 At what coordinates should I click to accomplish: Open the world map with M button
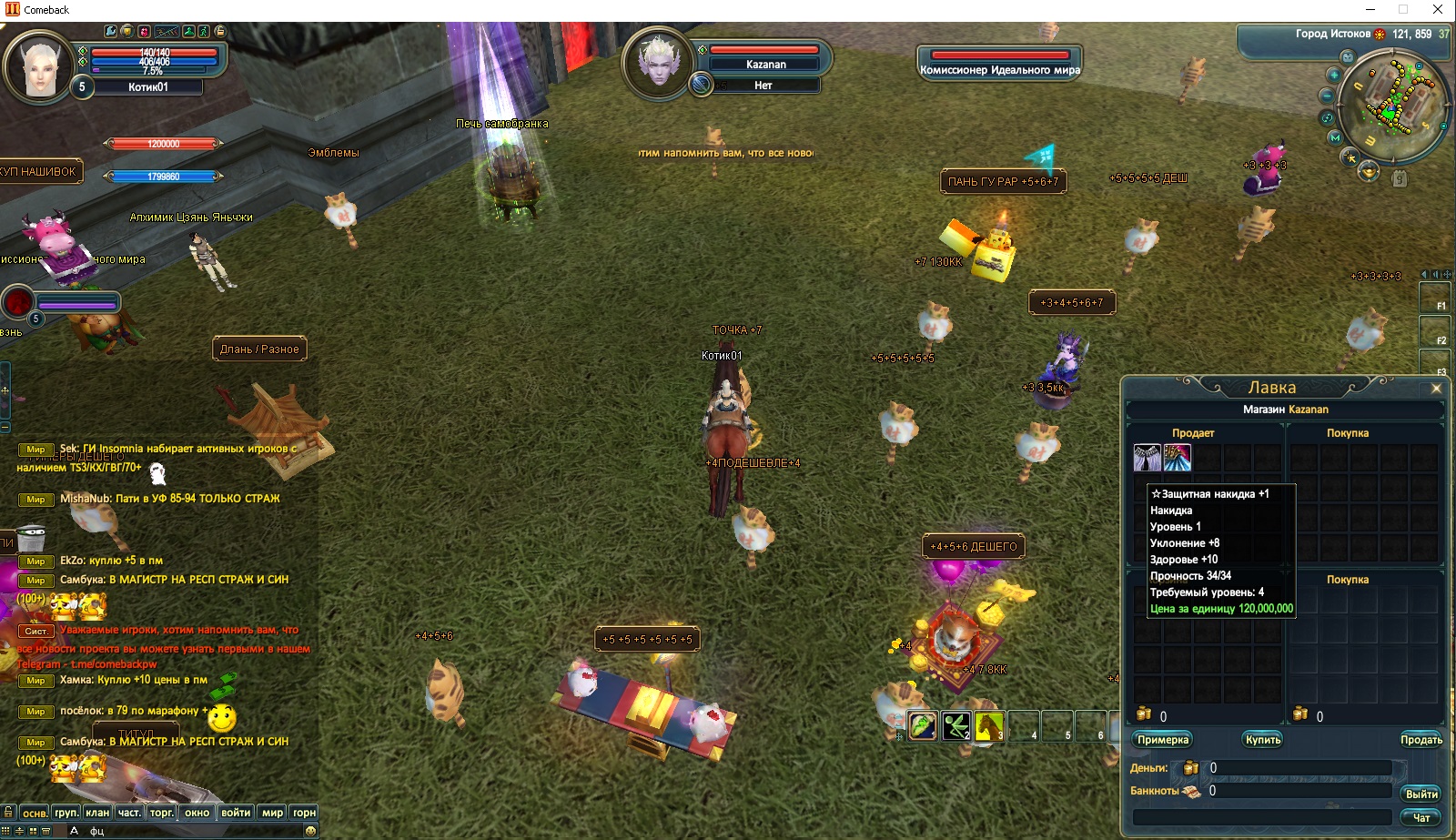click(x=1335, y=137)
